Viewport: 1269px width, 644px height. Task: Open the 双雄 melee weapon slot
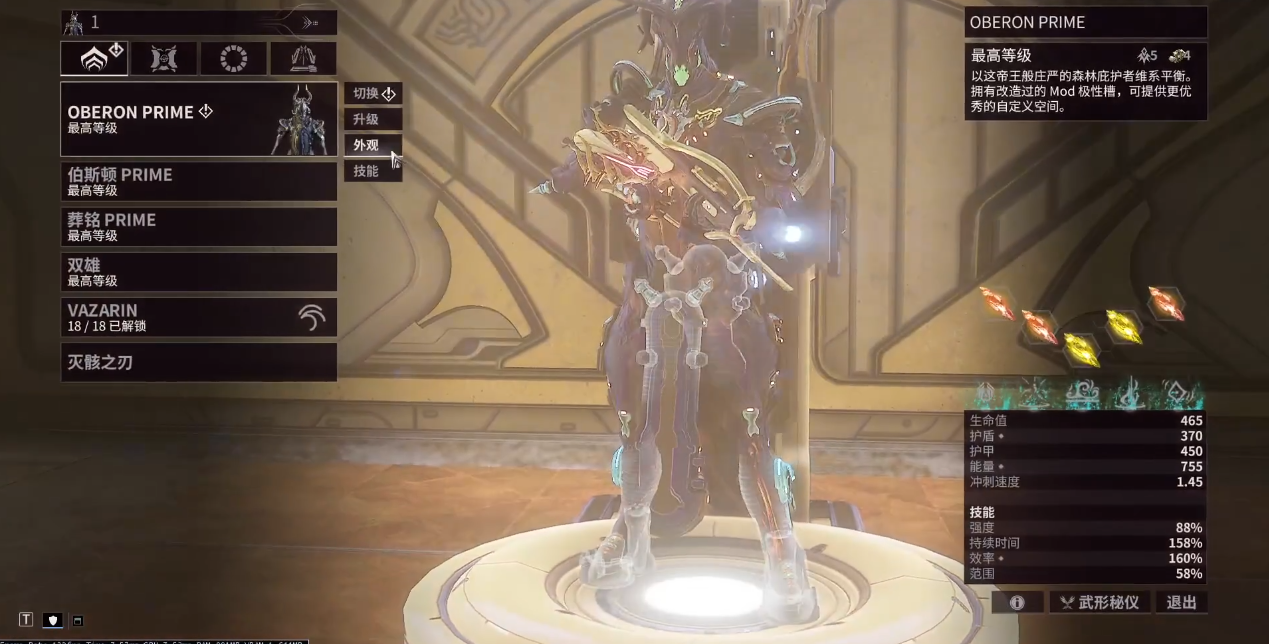tap(198, 272)
